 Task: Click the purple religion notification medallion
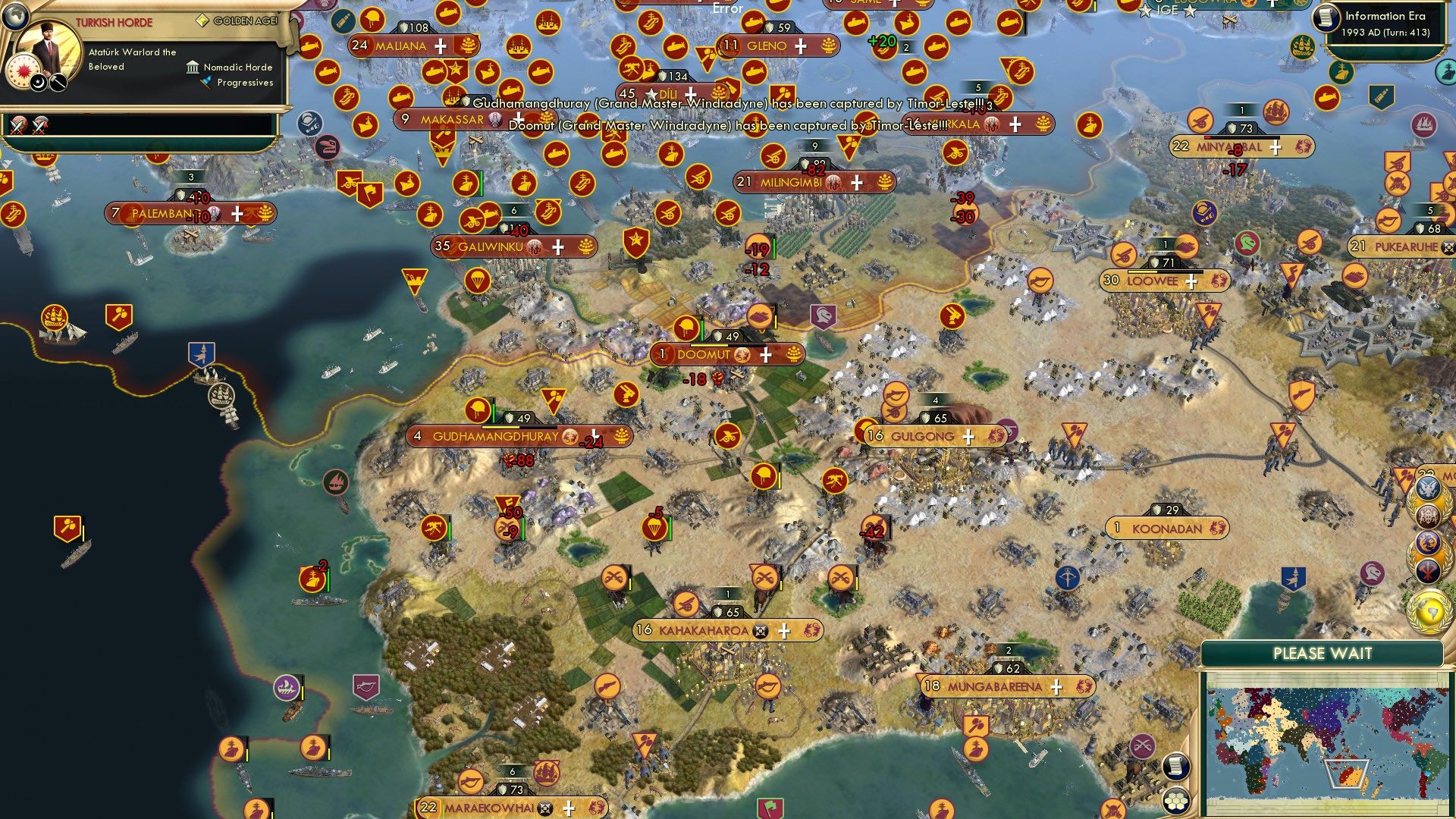[1428, 543]
